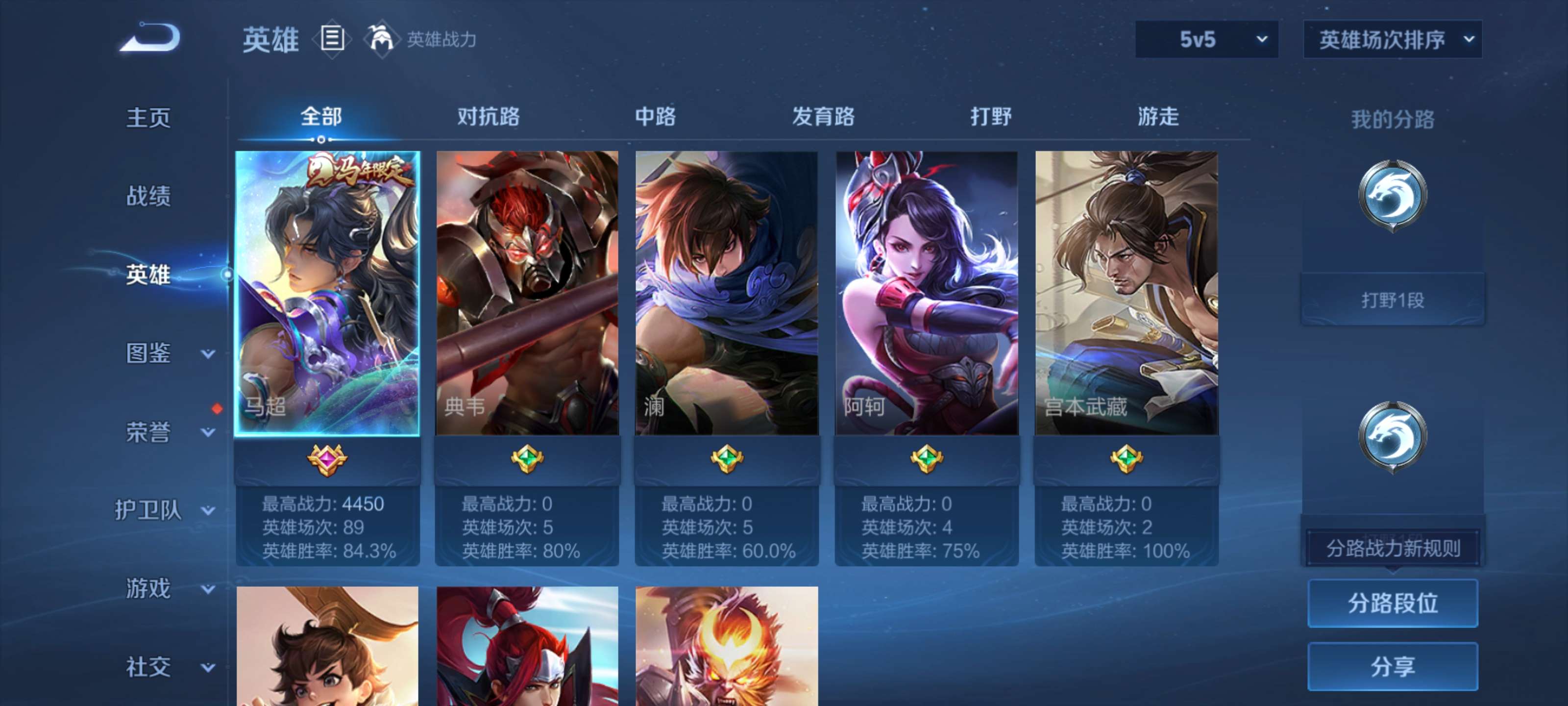This screenshot has width=1568, height=706.
Task: Expand the 图鉴 sidebar section
Action: pos(149,353)
